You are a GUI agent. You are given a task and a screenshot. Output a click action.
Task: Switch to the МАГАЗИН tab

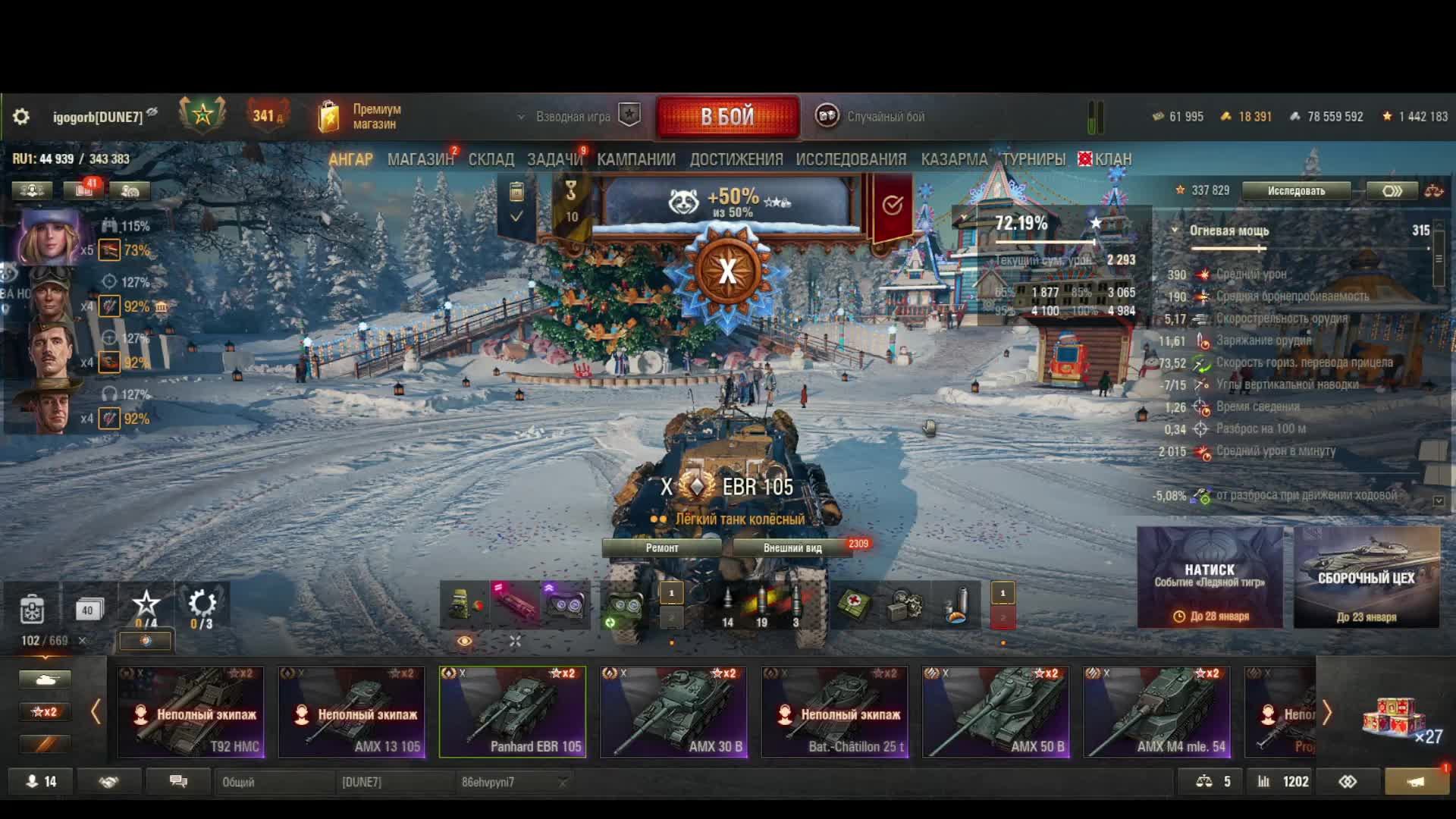[x=420, y=159]
